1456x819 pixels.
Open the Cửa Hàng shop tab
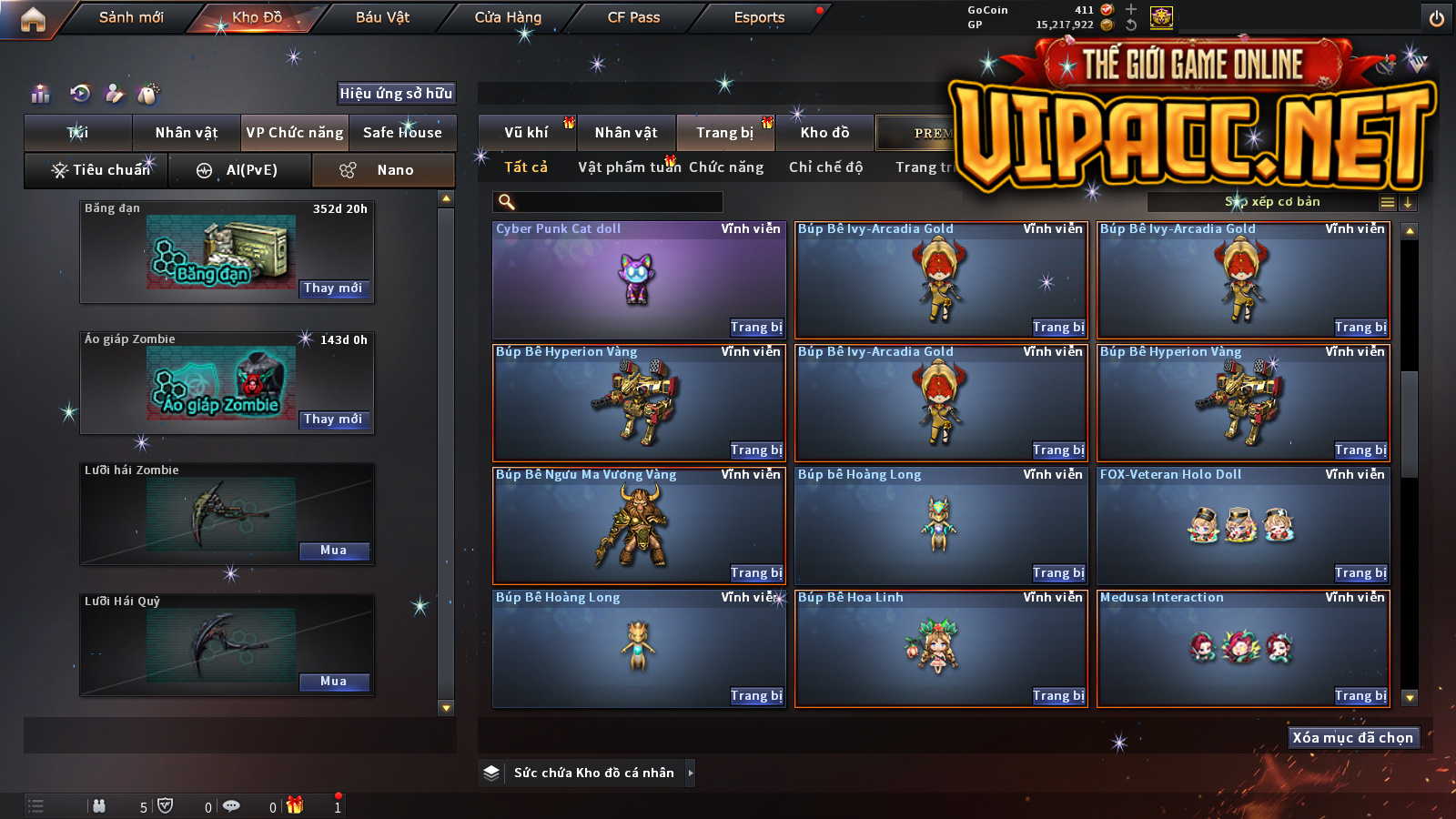[508, 17]
